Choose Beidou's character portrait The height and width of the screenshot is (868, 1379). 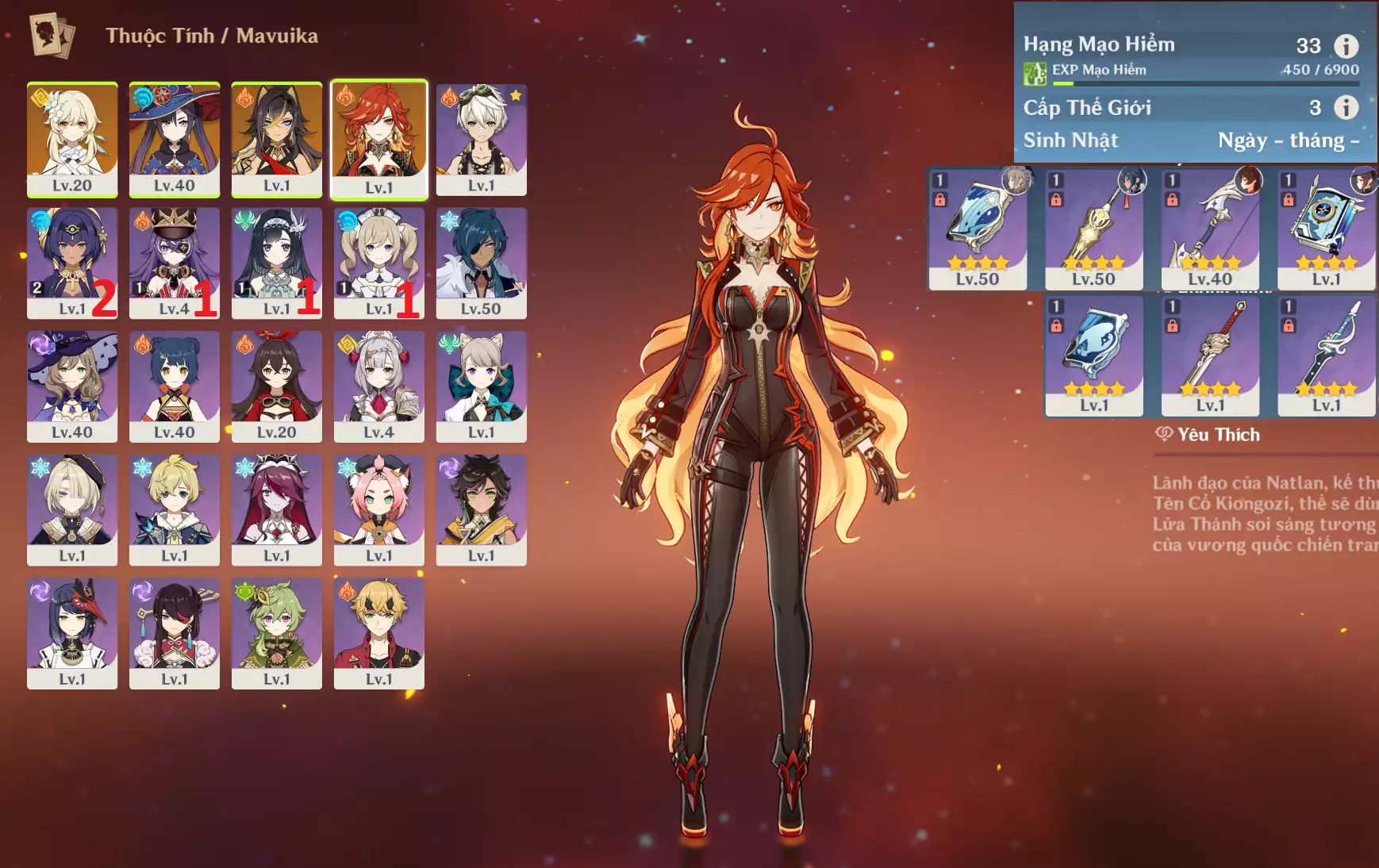(x=175, y=633)
